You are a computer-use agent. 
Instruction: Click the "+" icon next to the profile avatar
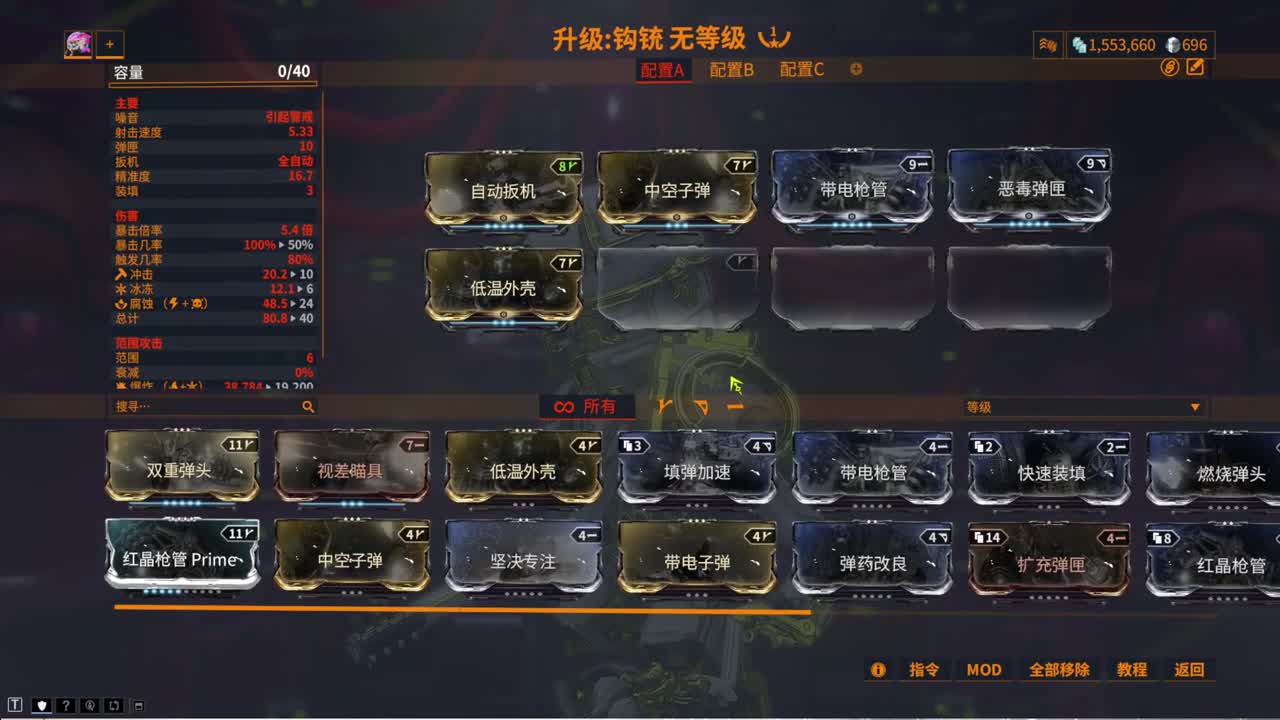[110, 45]
